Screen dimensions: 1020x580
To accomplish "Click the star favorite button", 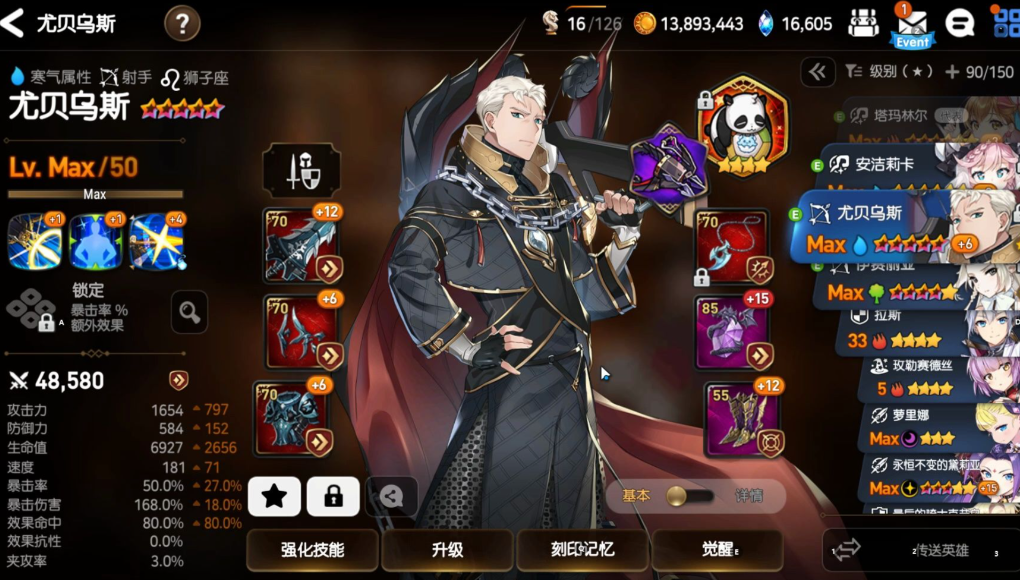I will (x=274, y=496).
